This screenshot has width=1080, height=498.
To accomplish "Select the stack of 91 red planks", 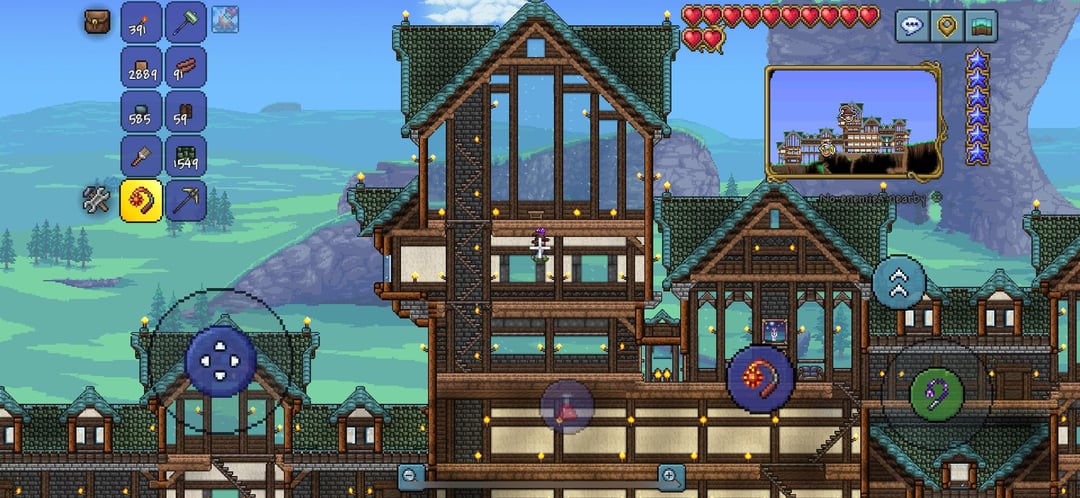I will (x=185, y=67).
